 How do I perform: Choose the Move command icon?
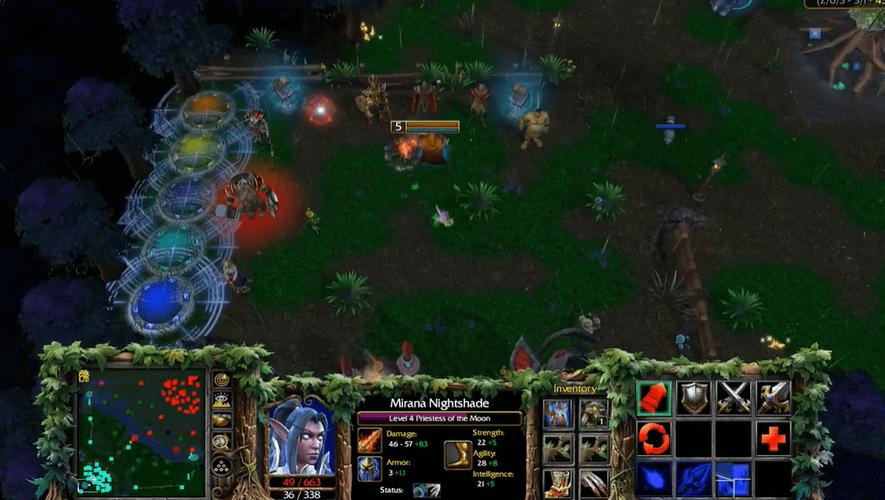pos(653,397)
